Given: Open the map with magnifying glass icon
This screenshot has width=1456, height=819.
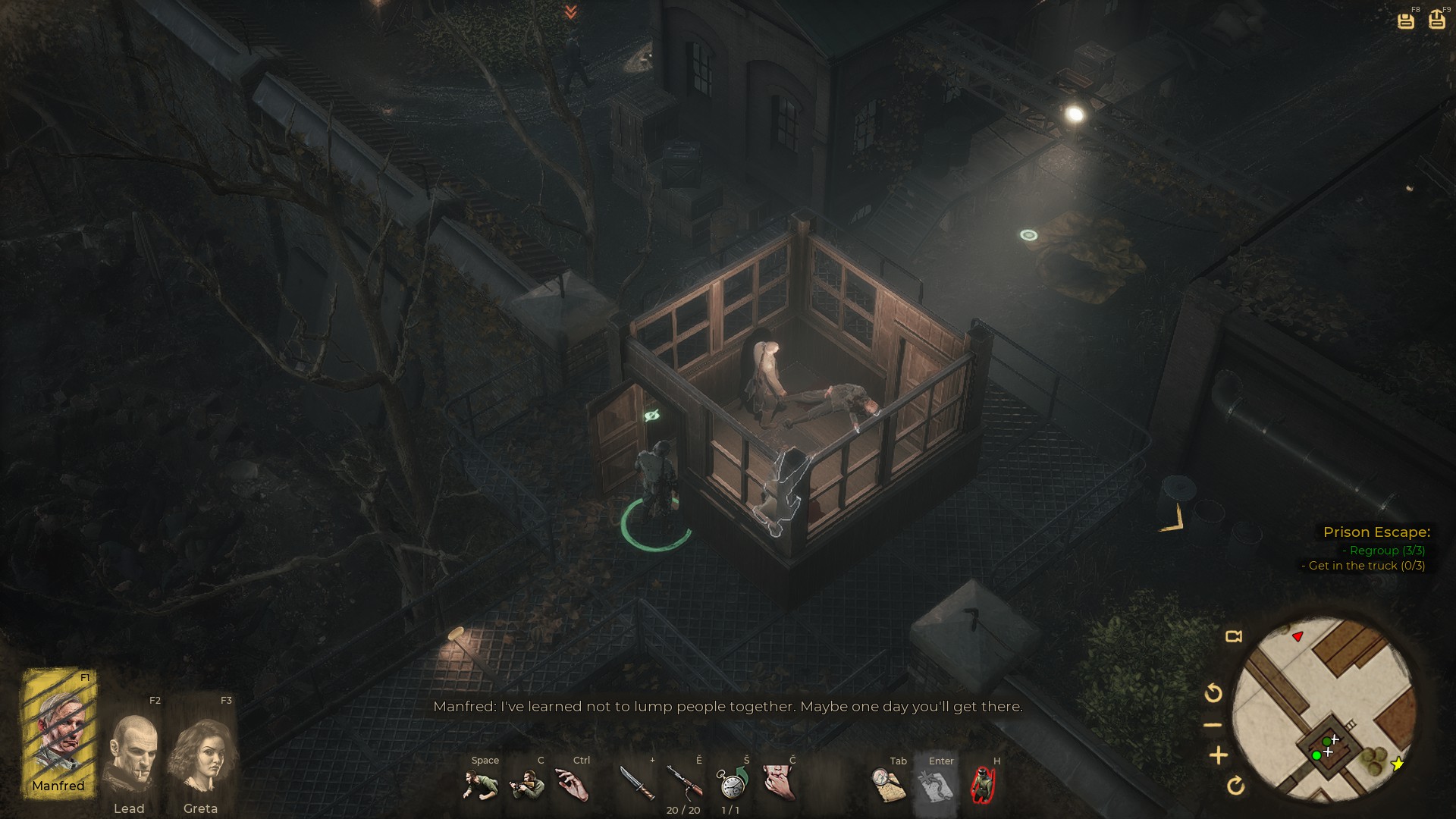Looking at the screenshot, I should point(889,784).
